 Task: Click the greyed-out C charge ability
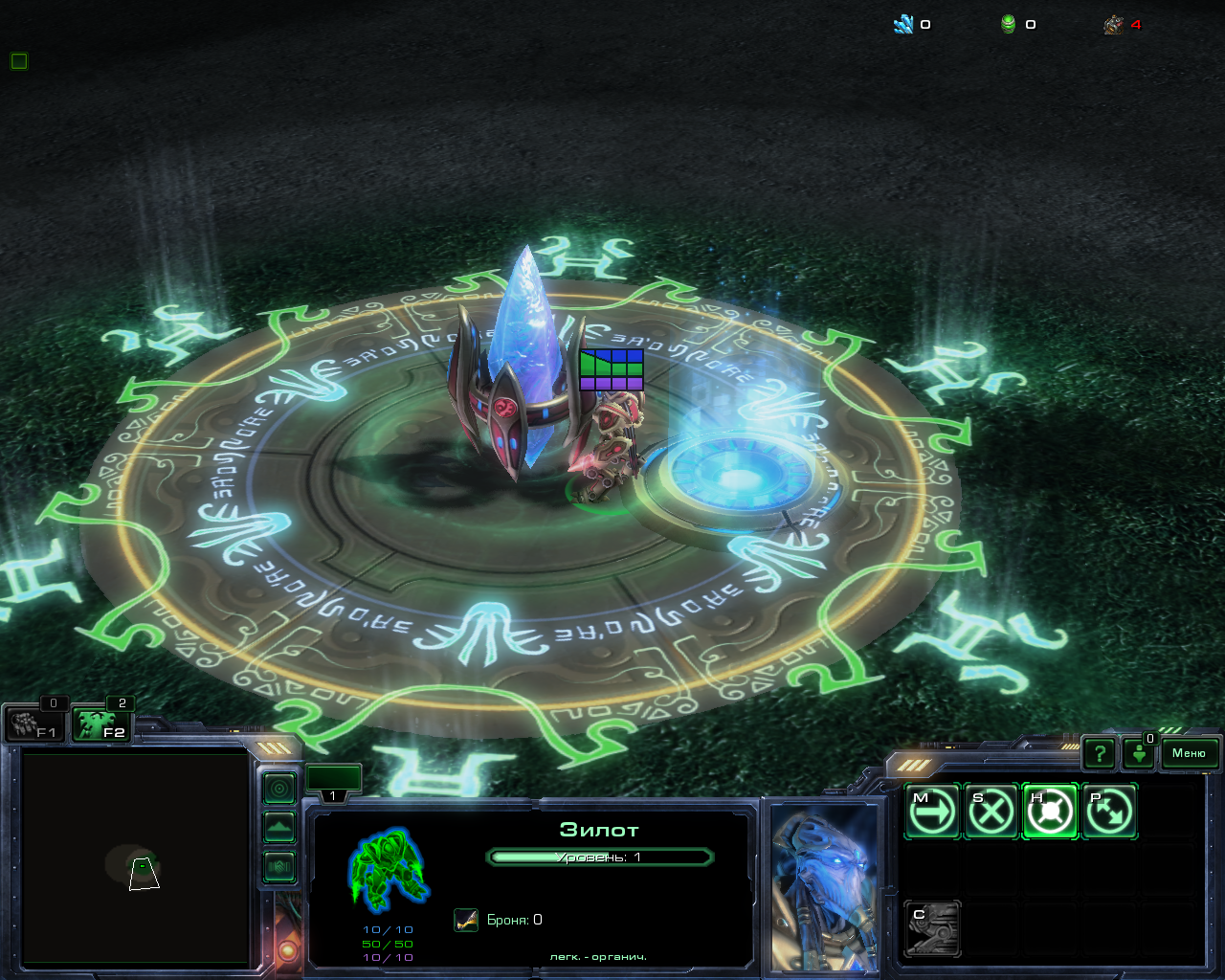(x=932, y=928)
